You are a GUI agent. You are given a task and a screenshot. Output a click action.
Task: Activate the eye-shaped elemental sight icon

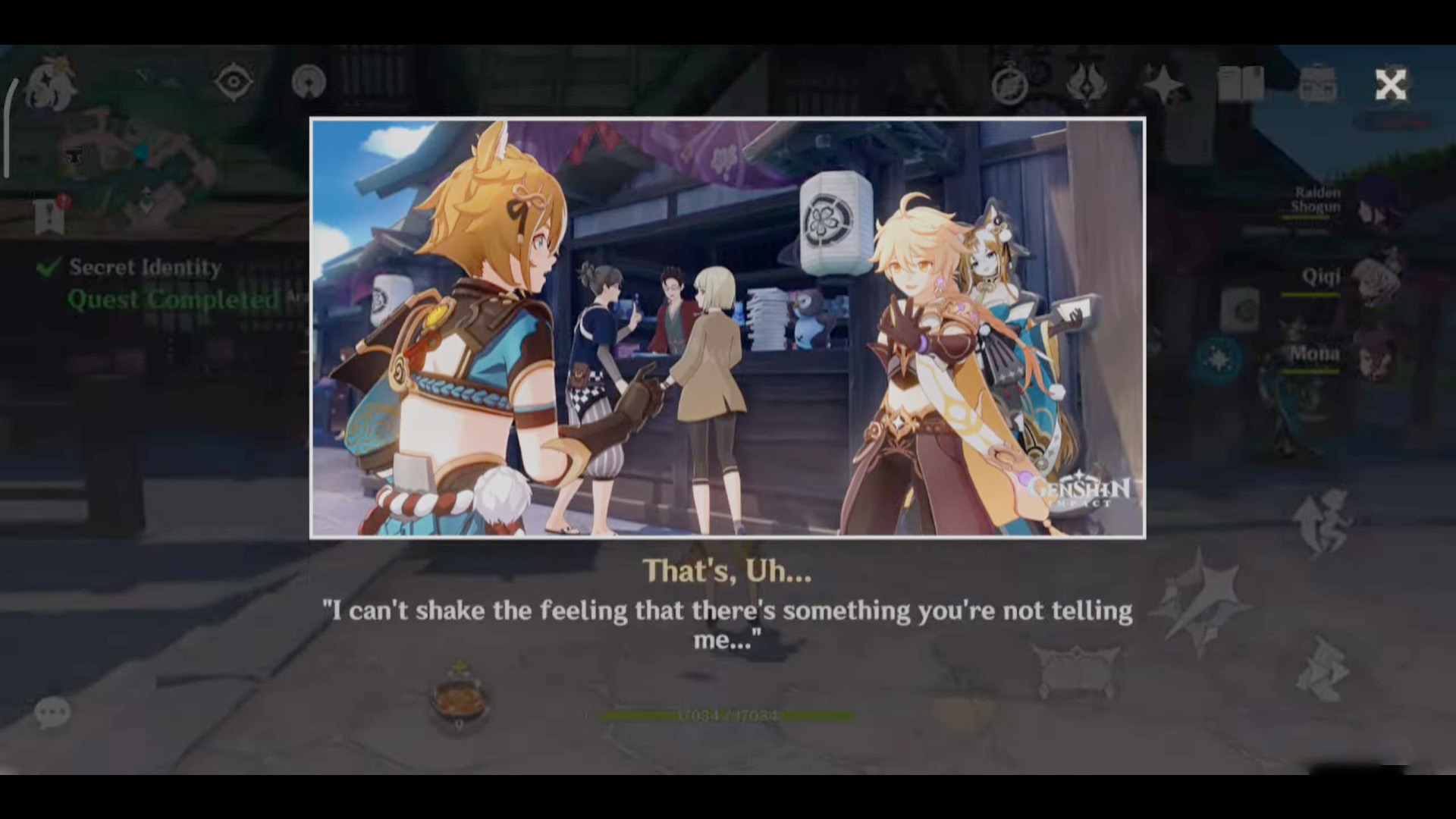pyautogui.click(x=234, y=82)
